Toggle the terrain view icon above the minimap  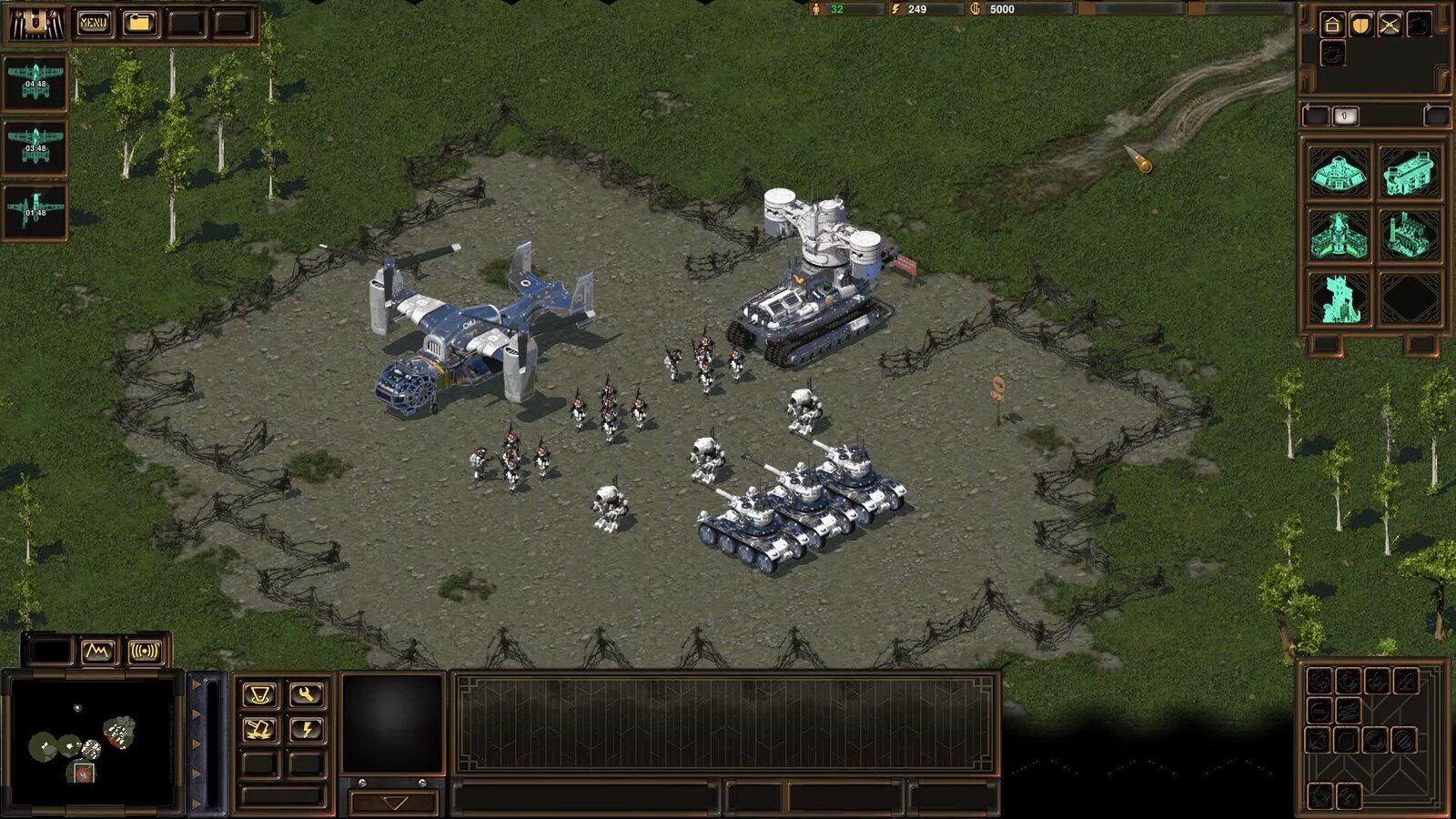98,652
